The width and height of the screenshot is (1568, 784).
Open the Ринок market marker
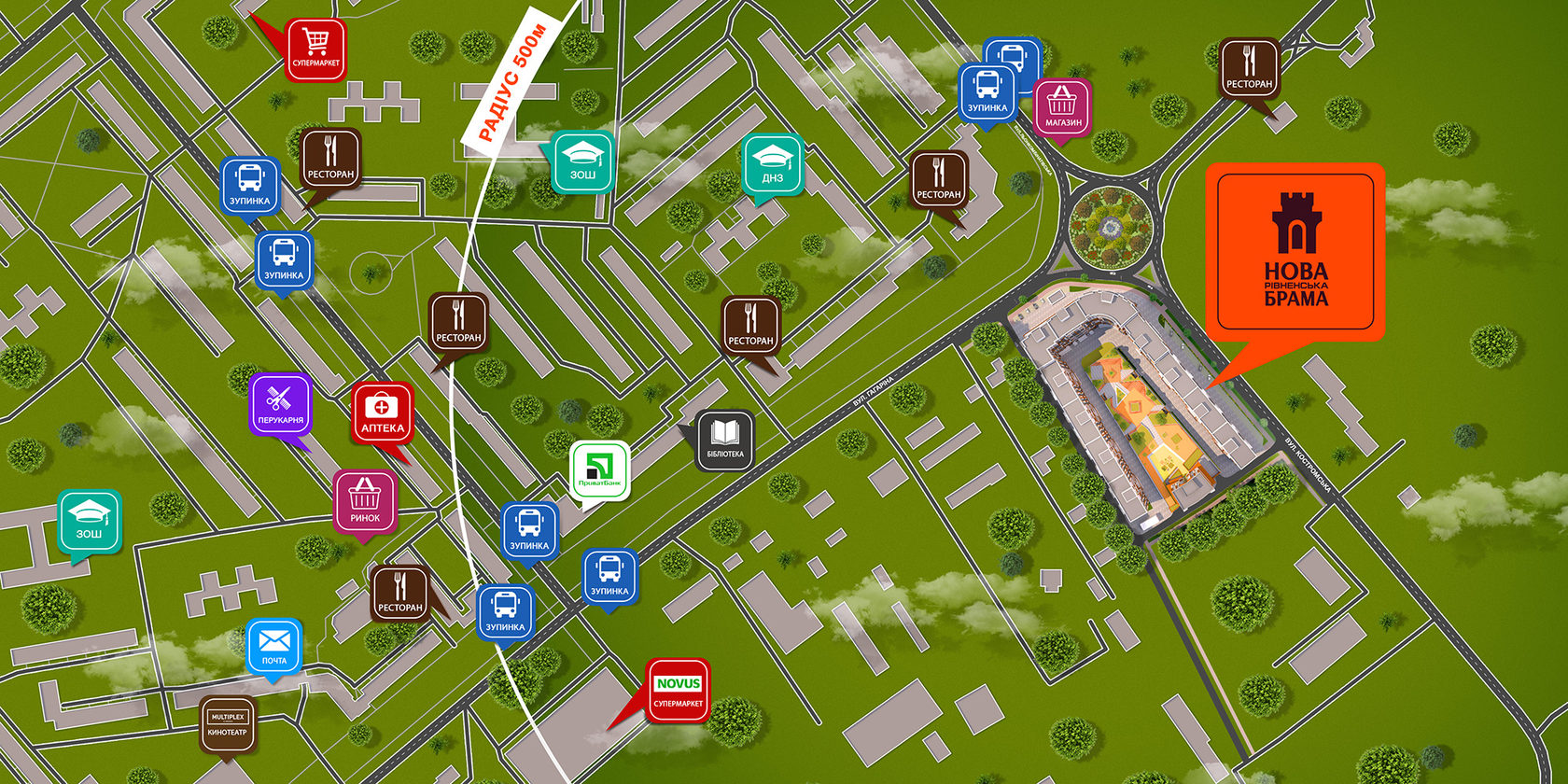[x=365, y=501]
